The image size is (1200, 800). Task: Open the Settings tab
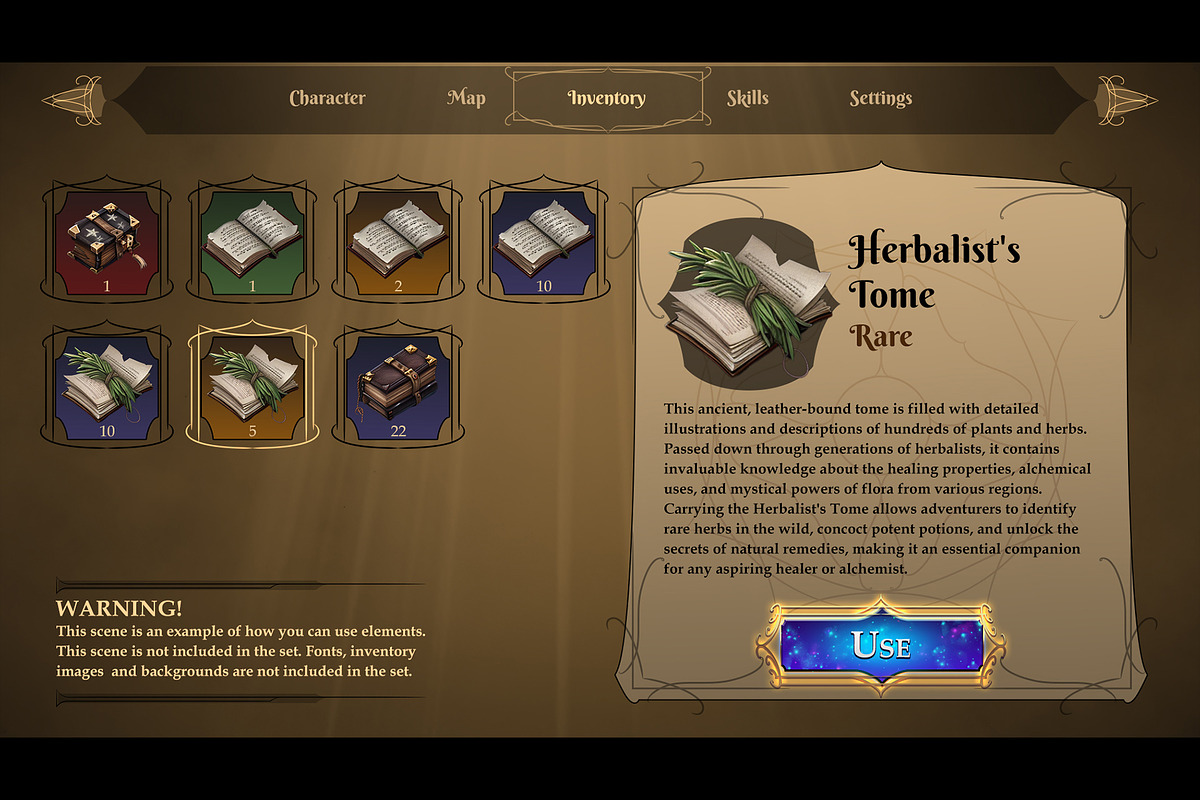tap(880, 98)
